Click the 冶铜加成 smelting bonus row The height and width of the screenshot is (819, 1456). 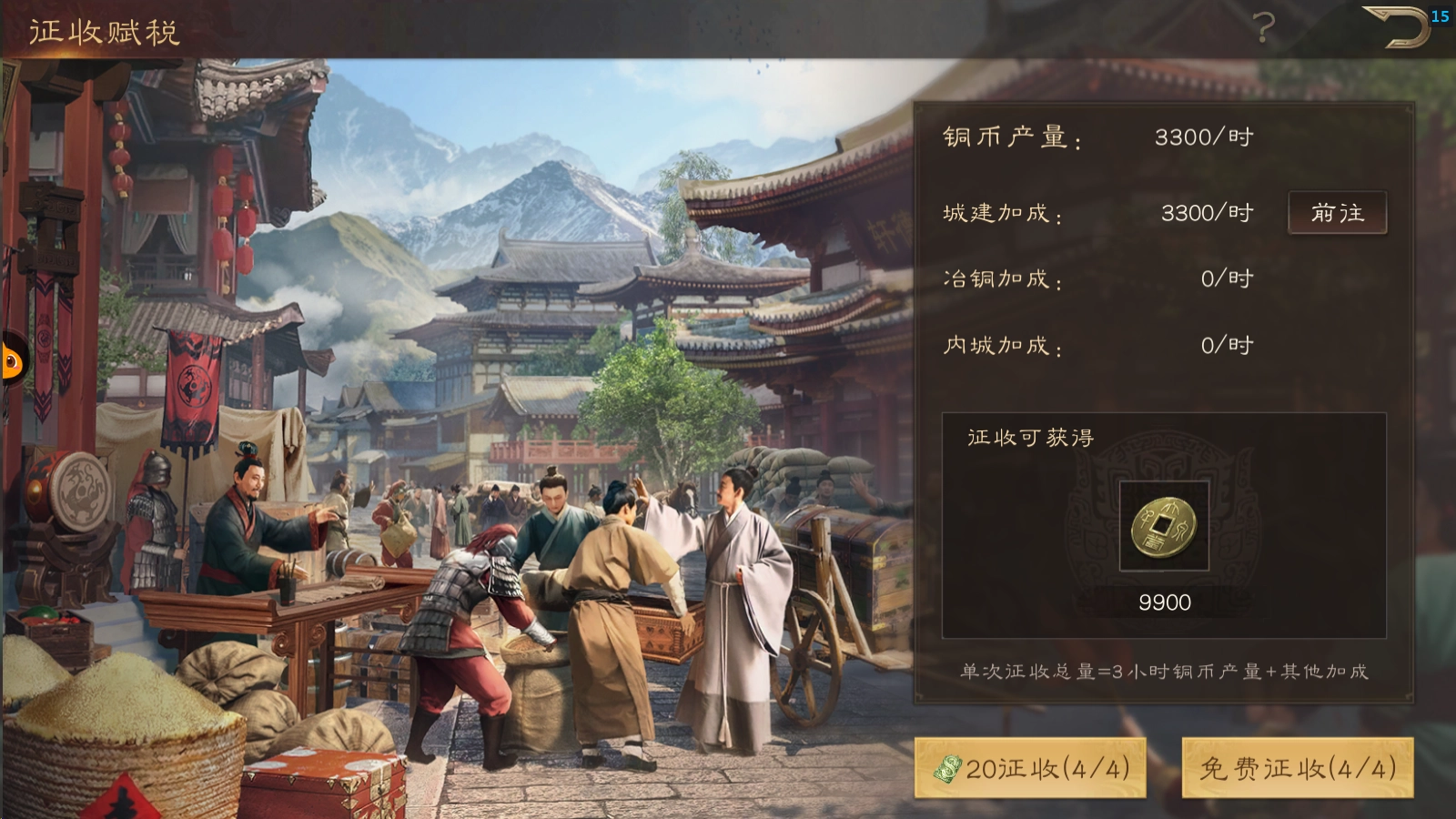[x=1001, y=278]
